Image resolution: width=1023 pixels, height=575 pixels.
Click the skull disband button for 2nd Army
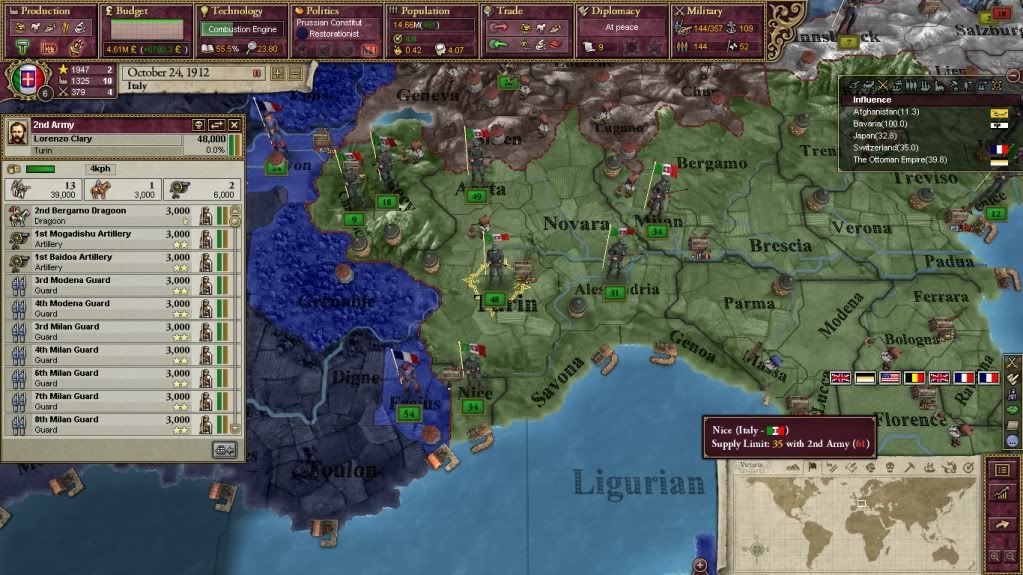[197, 125]
